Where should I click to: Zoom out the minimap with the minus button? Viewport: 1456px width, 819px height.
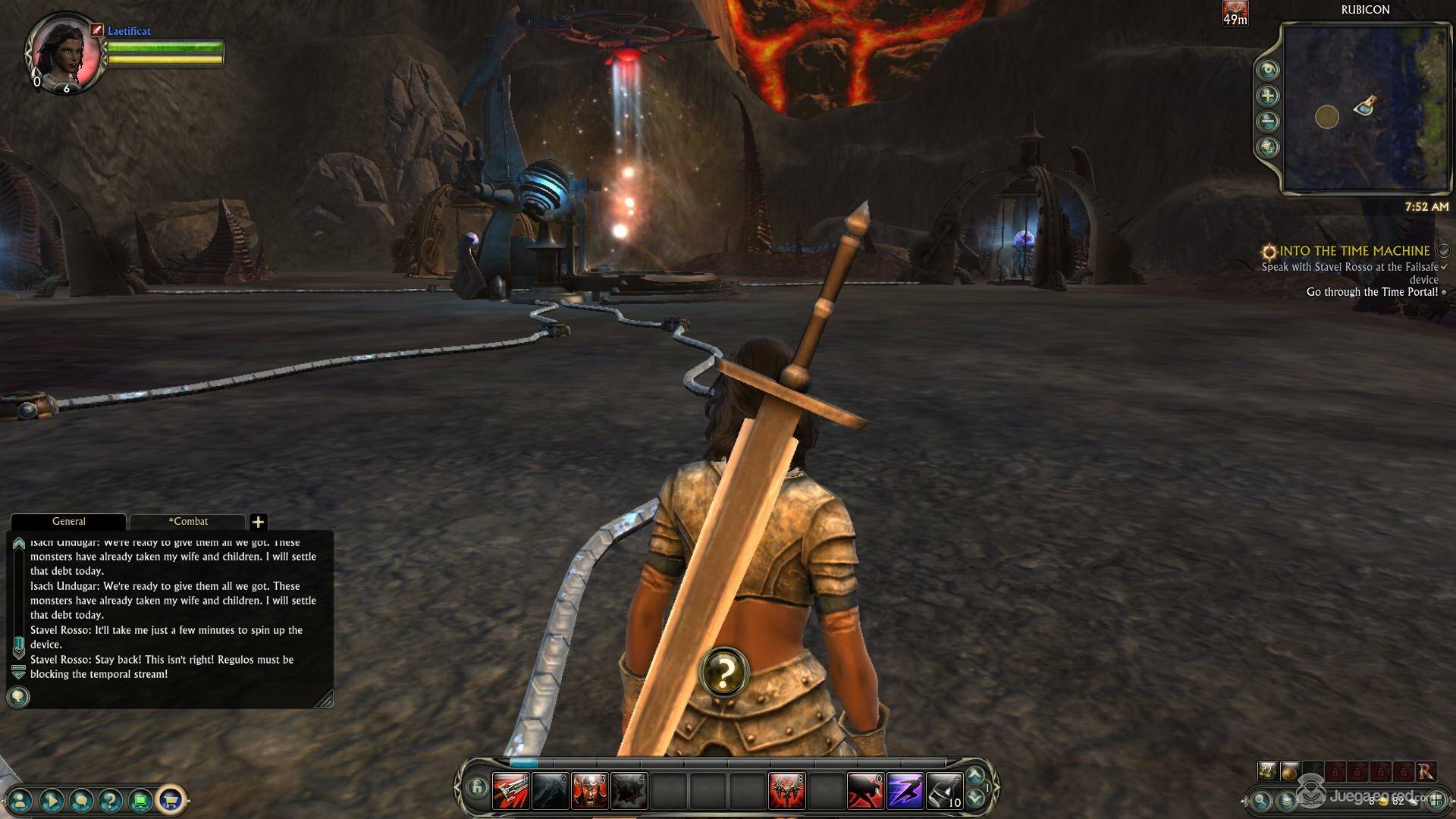point(1268,121)
